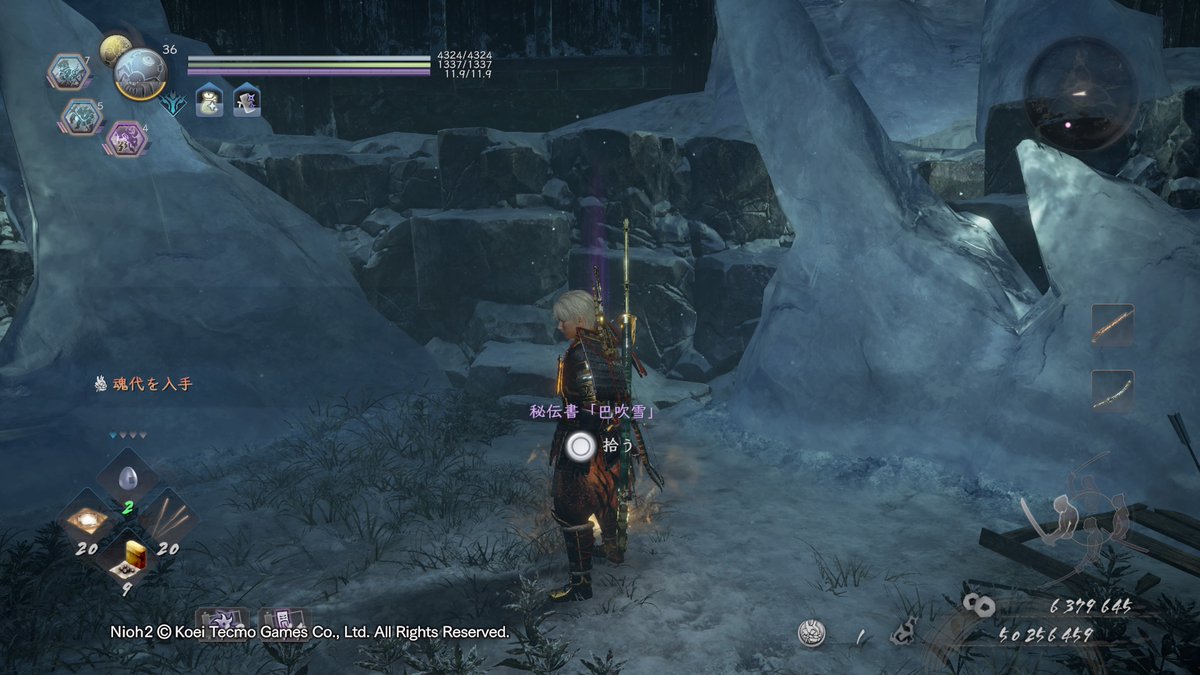Viewport: 1200px width, 675px height.
Task: Click the round ochoko cup icon
Action: pyautogui.click(x=811, y=633)
